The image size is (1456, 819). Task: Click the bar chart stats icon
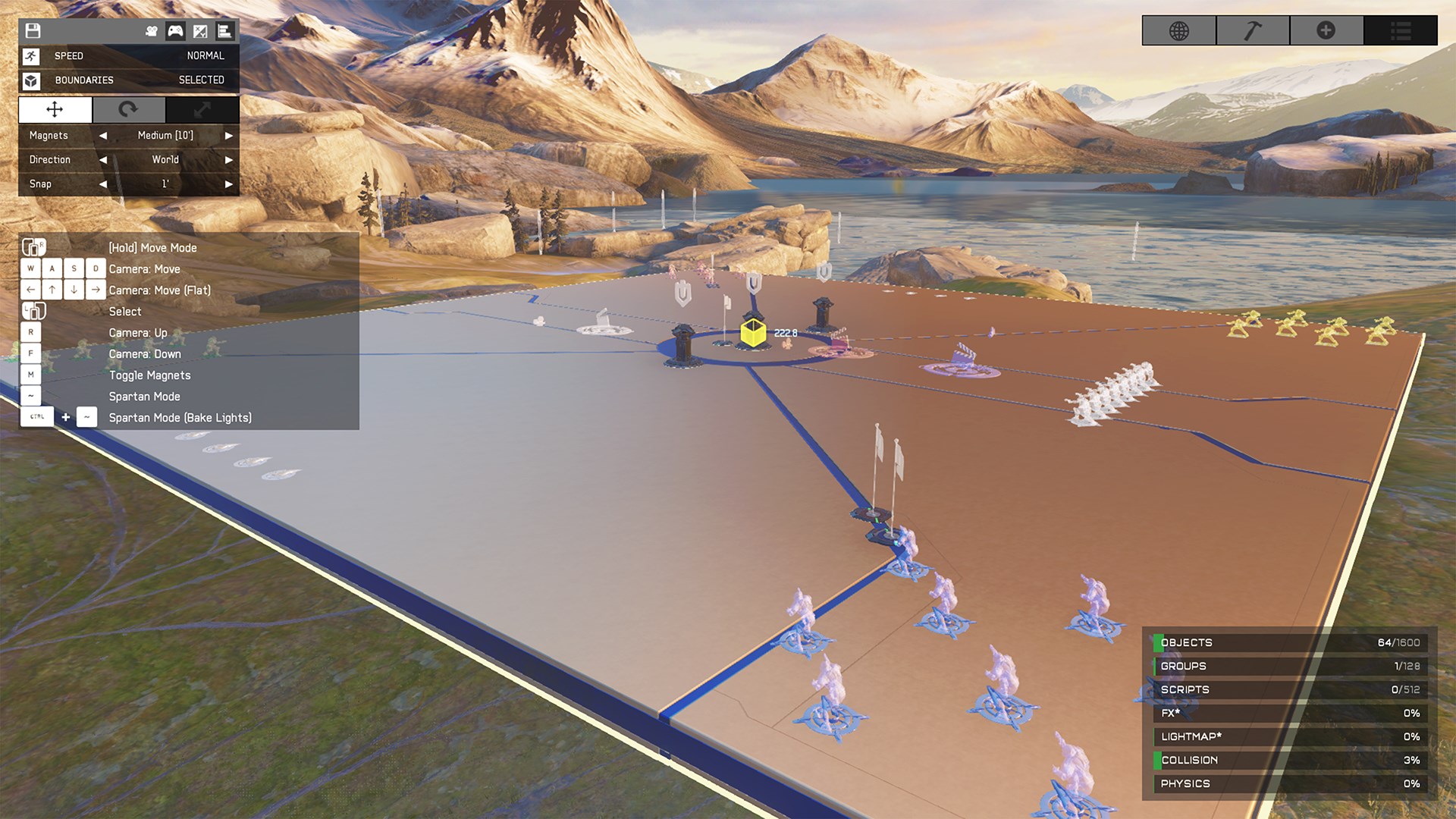pyautogui.click(x=225, y=31)
